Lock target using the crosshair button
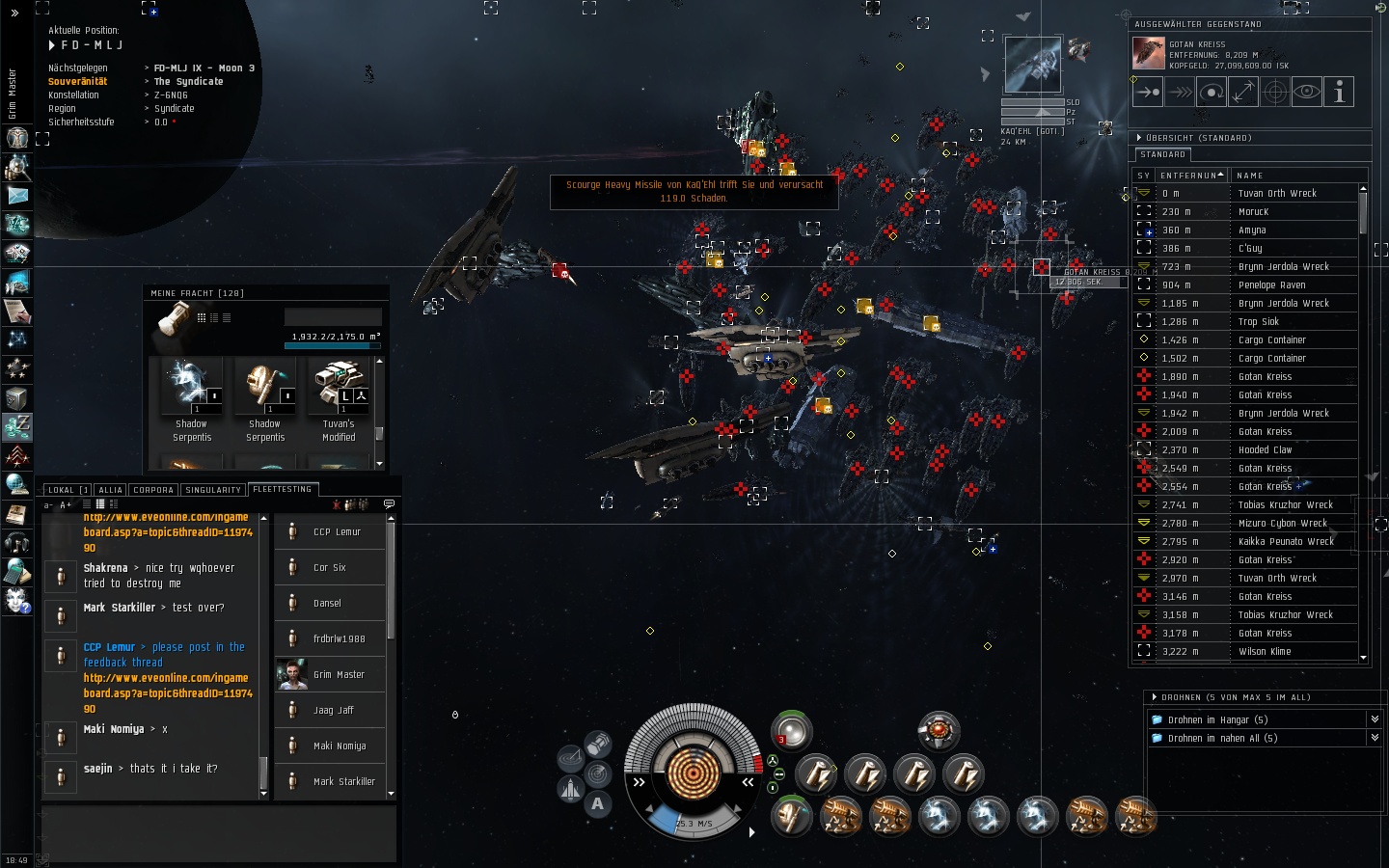 1275,93
